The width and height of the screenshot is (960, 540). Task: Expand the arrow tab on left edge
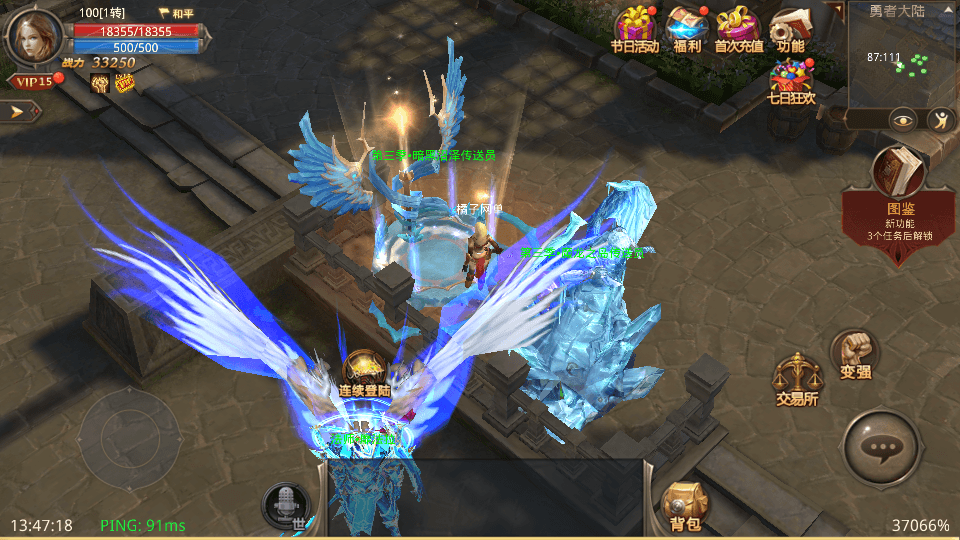coord(20,110)
